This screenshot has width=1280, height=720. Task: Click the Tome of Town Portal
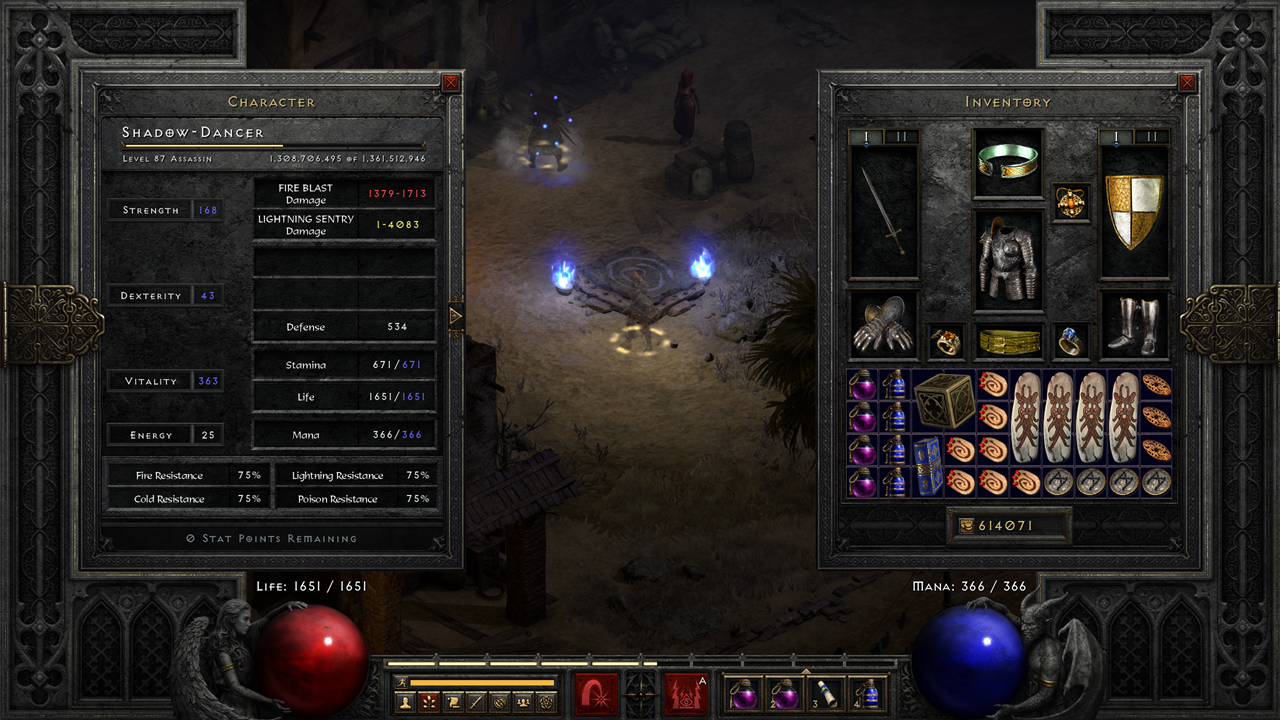pyautogui.click(x=928, y=466)
